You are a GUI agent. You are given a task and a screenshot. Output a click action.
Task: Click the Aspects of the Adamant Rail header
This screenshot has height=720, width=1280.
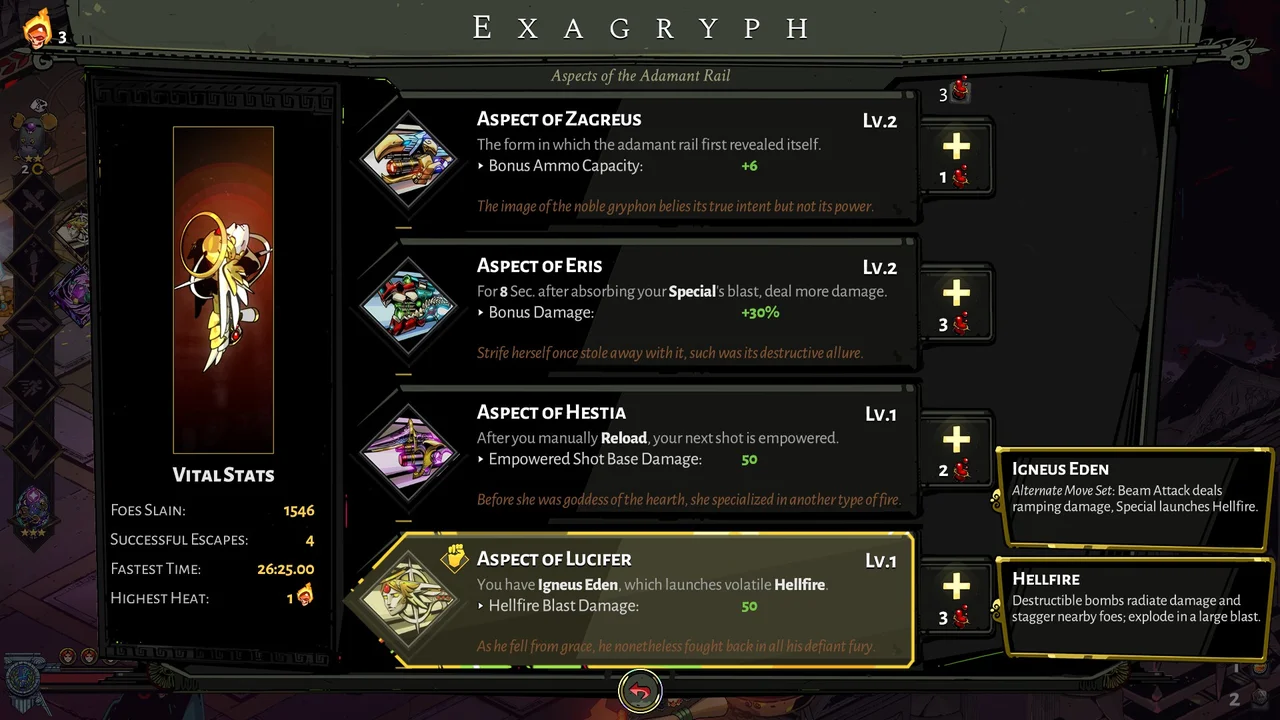pos(640,76)
